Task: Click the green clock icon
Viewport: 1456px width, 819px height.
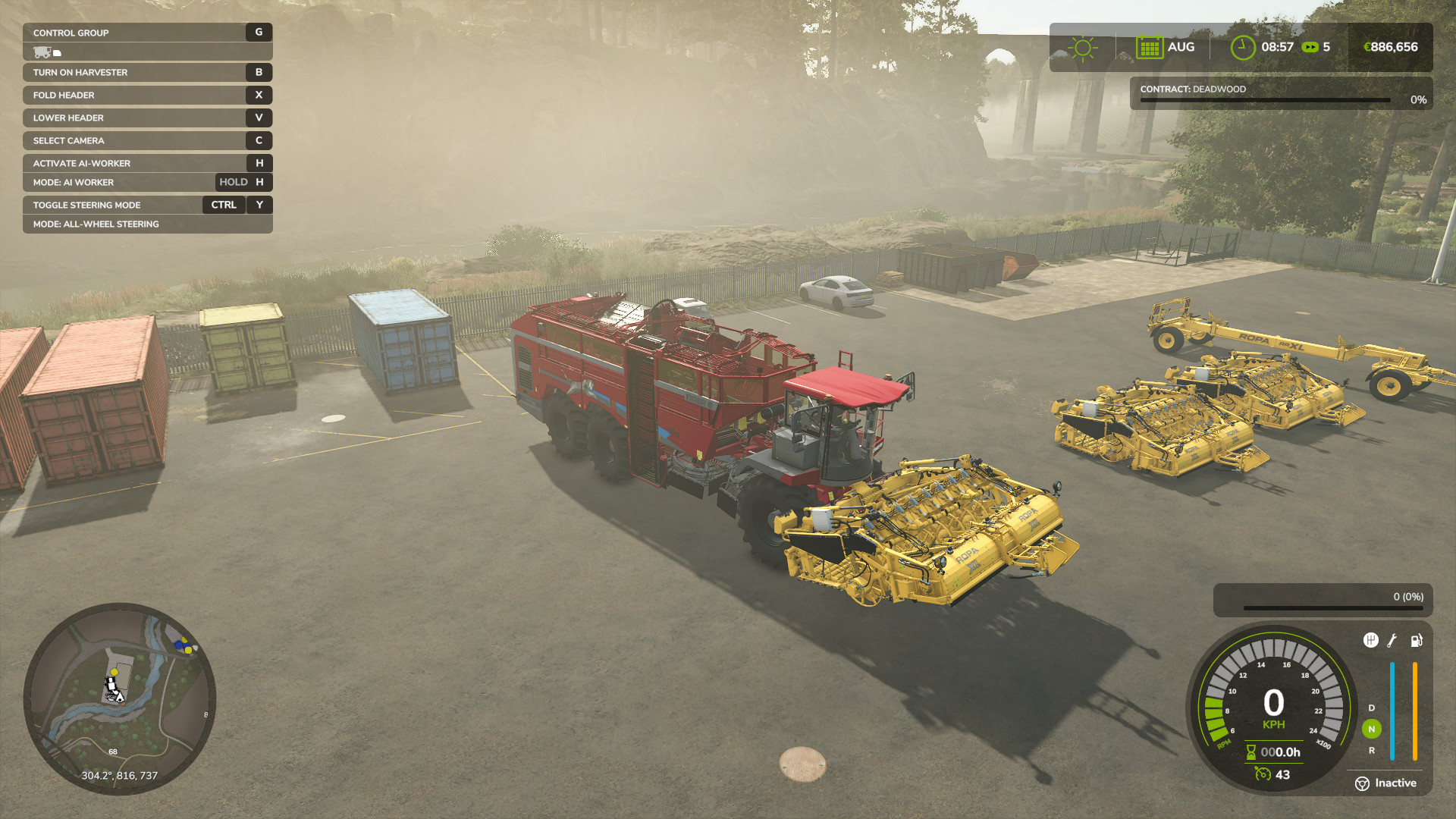Action: click(x=1242, y=47)
